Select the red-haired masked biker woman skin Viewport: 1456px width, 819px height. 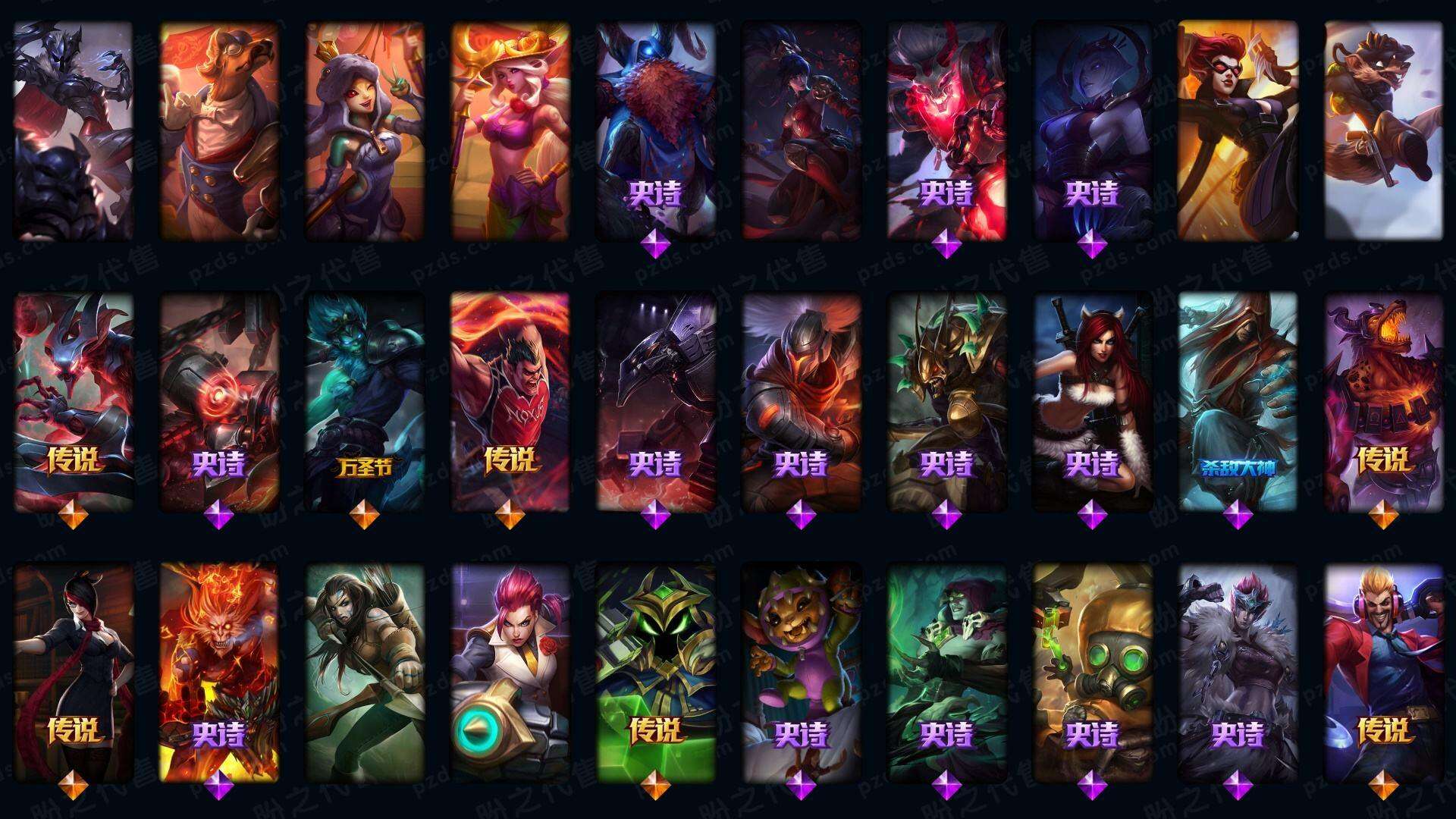pyautogui.click(x=1238, y=130)
